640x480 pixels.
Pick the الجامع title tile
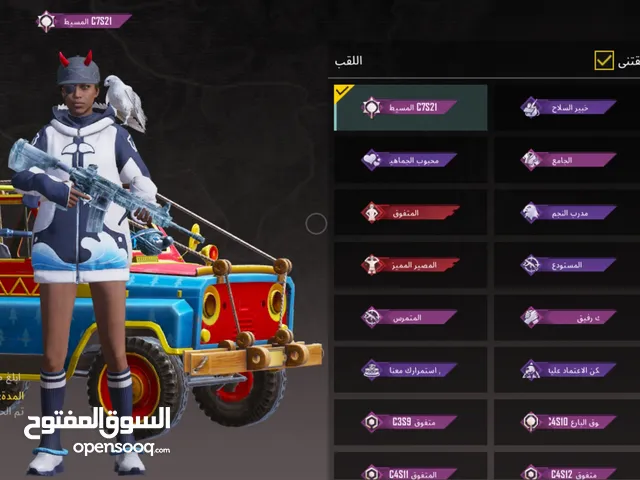(568, 159)
